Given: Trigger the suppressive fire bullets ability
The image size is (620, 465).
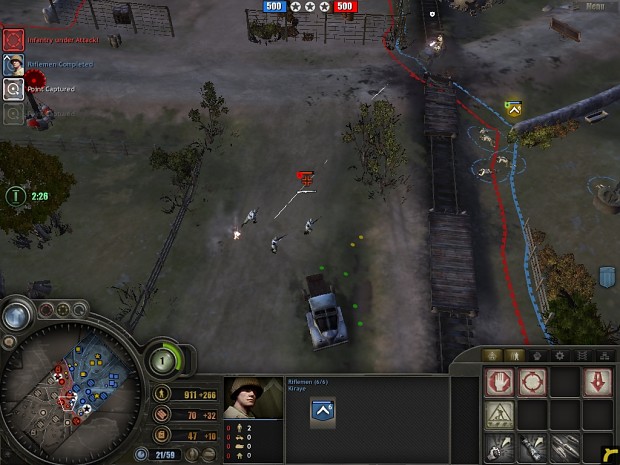Looking at the screenshot, I should 564,447.
